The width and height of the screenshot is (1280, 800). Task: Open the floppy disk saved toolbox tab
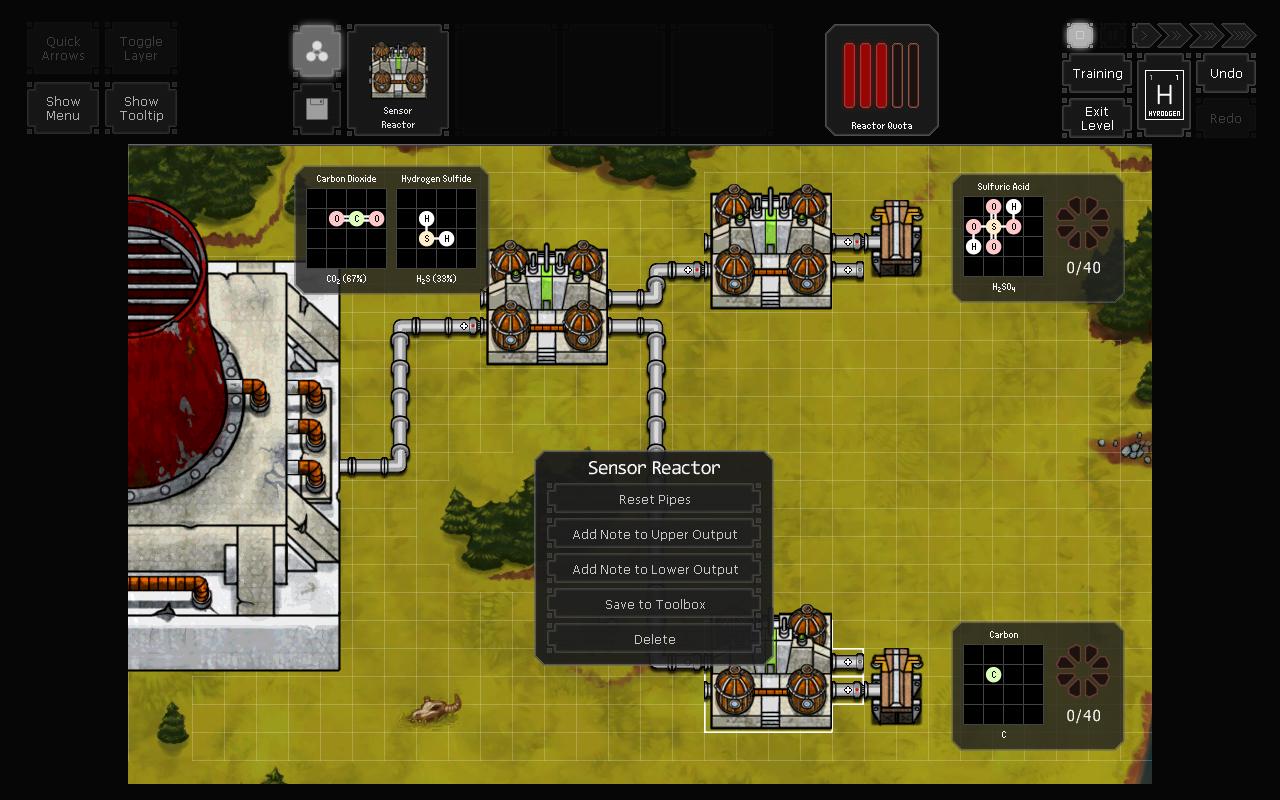click(x=317, y=108)
